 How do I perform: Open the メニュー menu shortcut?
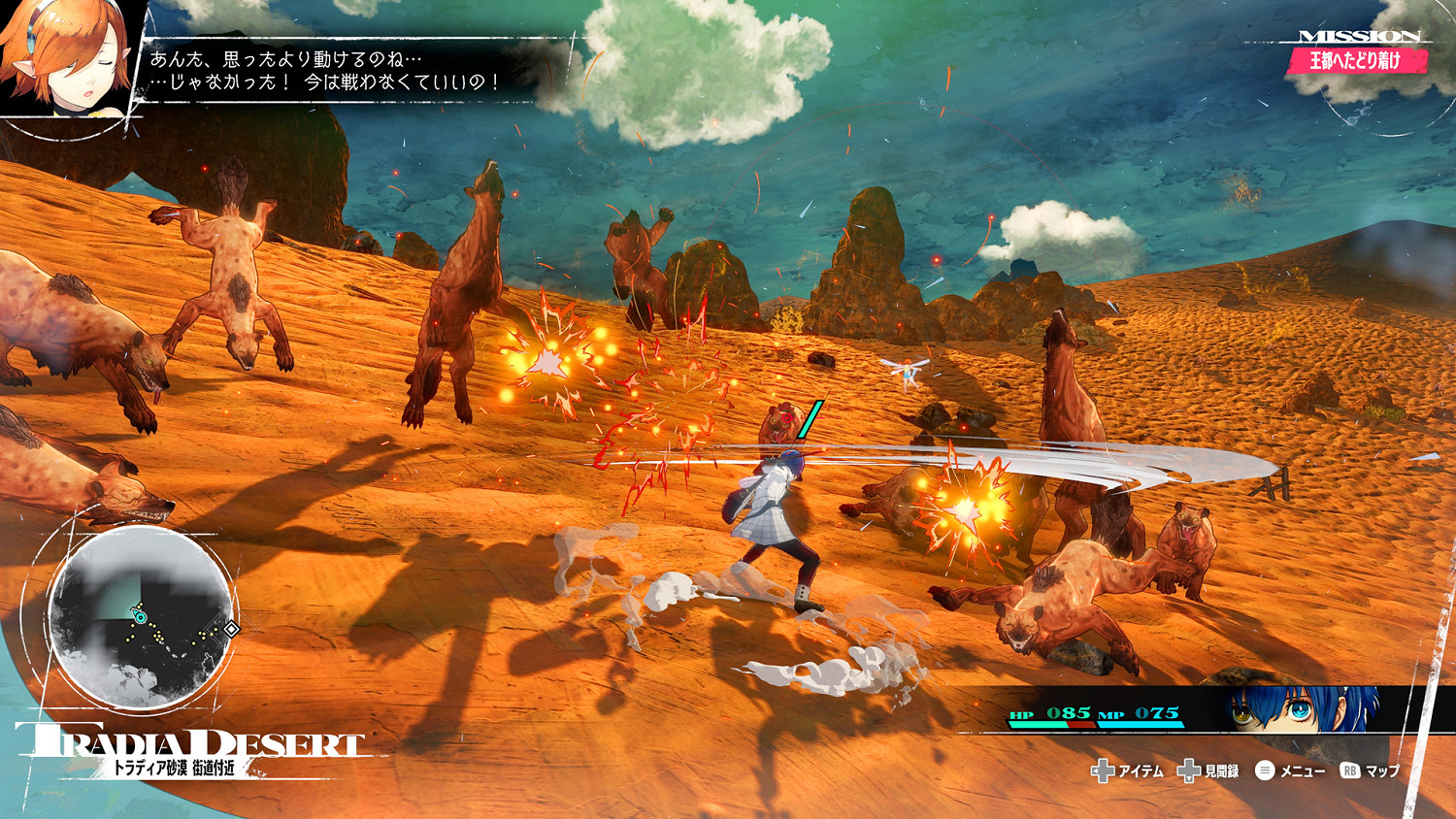tap(1290, 771)
